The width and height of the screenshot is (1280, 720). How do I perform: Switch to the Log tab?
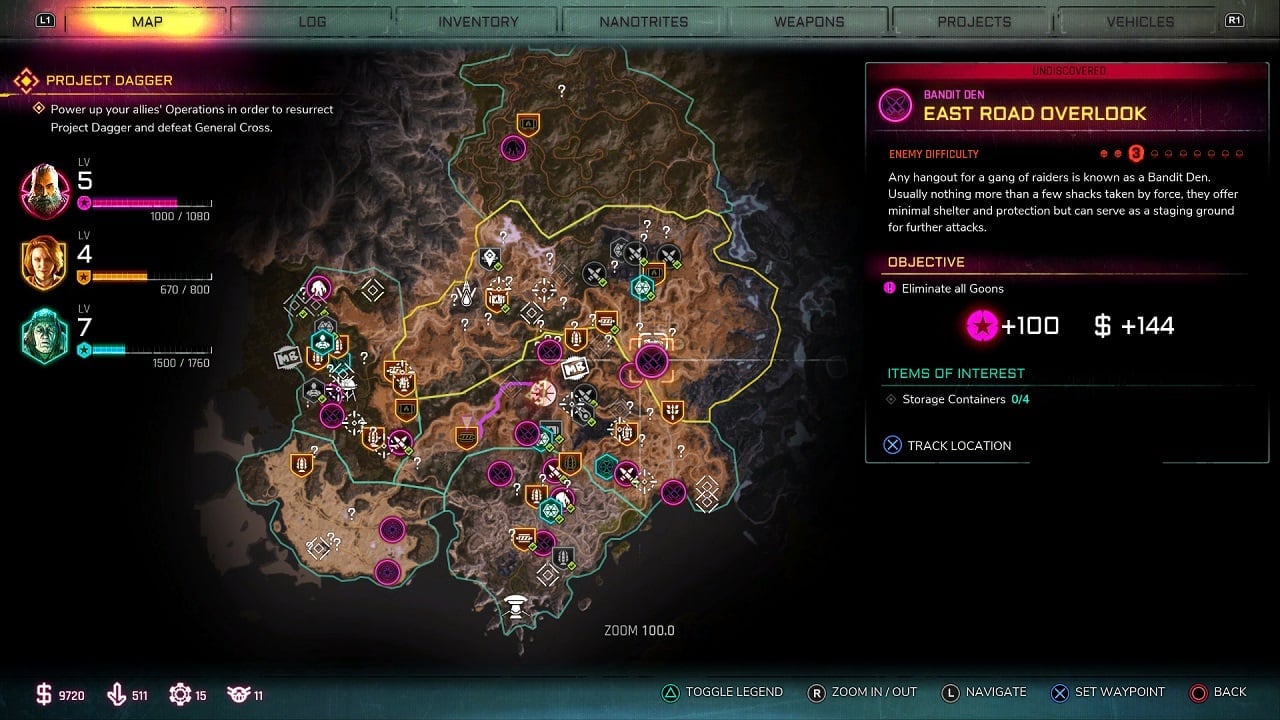click(x=312, y=21)
